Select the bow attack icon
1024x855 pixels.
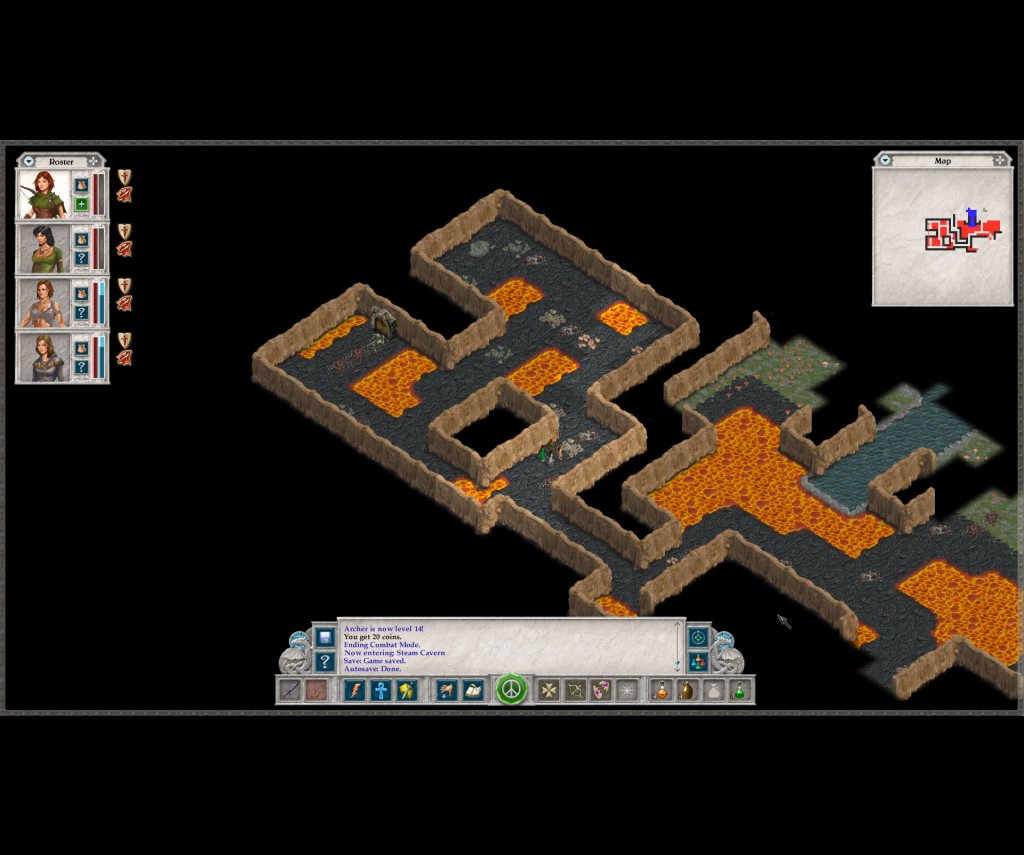click(x=575, y=690)
